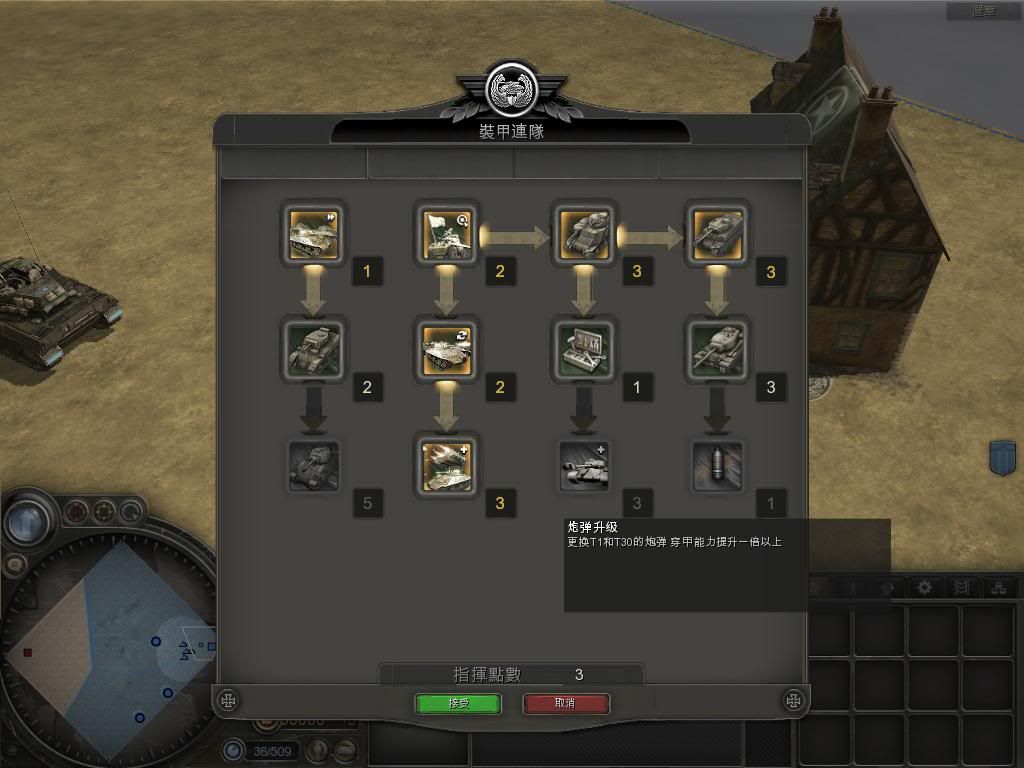Viewport: 1024px width, 768px height.
Task: Select the tank ability with refresh arrows
Action: click(x=447, y=350)
